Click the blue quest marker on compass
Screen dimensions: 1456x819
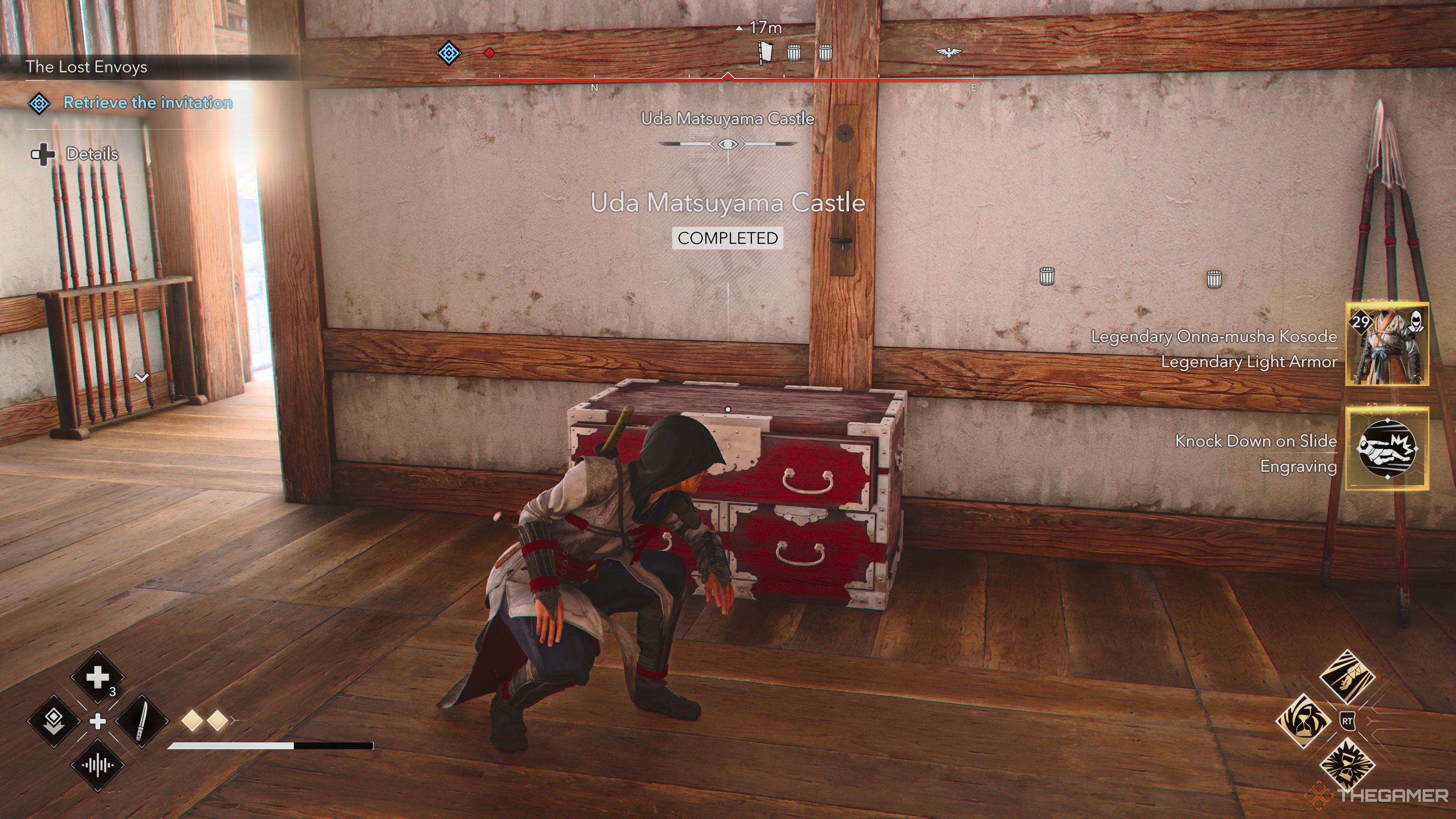coord(449,53)
